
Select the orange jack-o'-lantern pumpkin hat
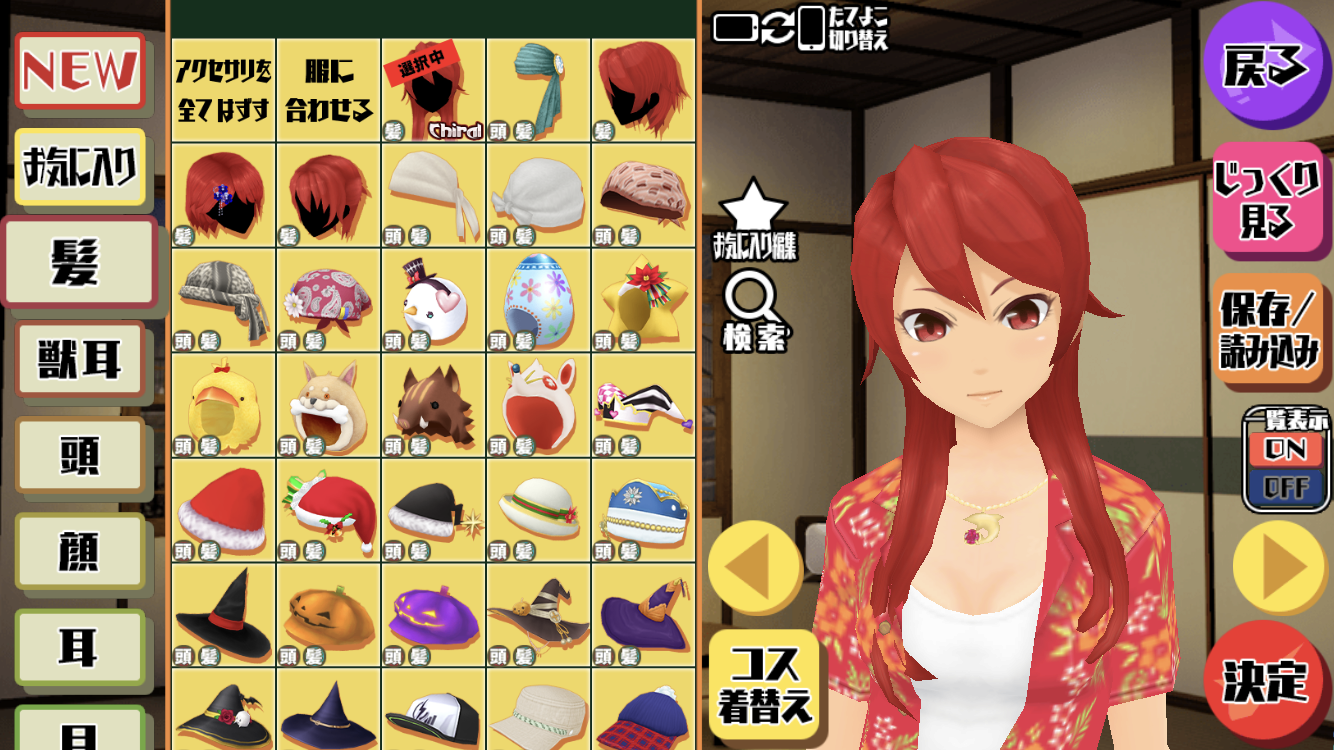pyautogui.click(x=329, y=616)
